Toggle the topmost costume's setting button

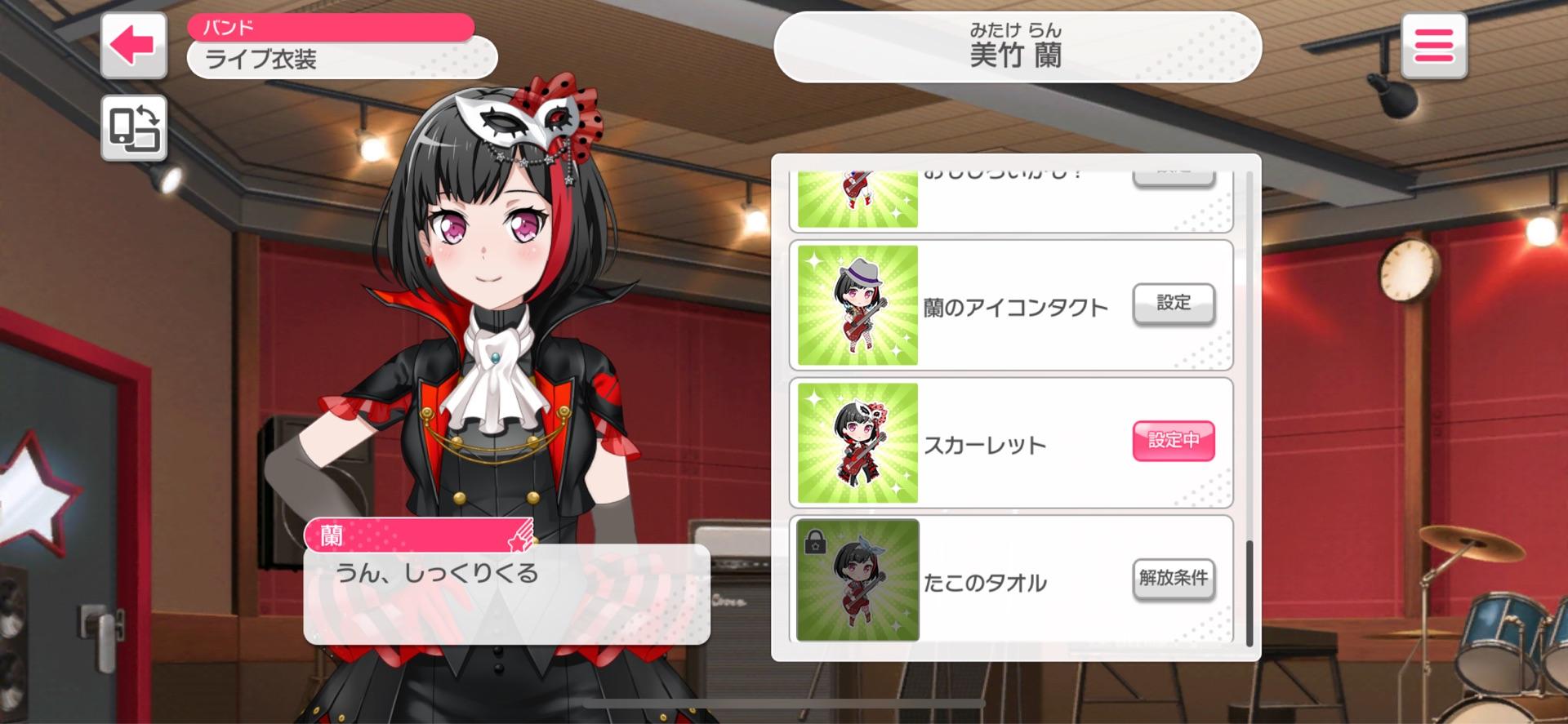click(1174, 171)
